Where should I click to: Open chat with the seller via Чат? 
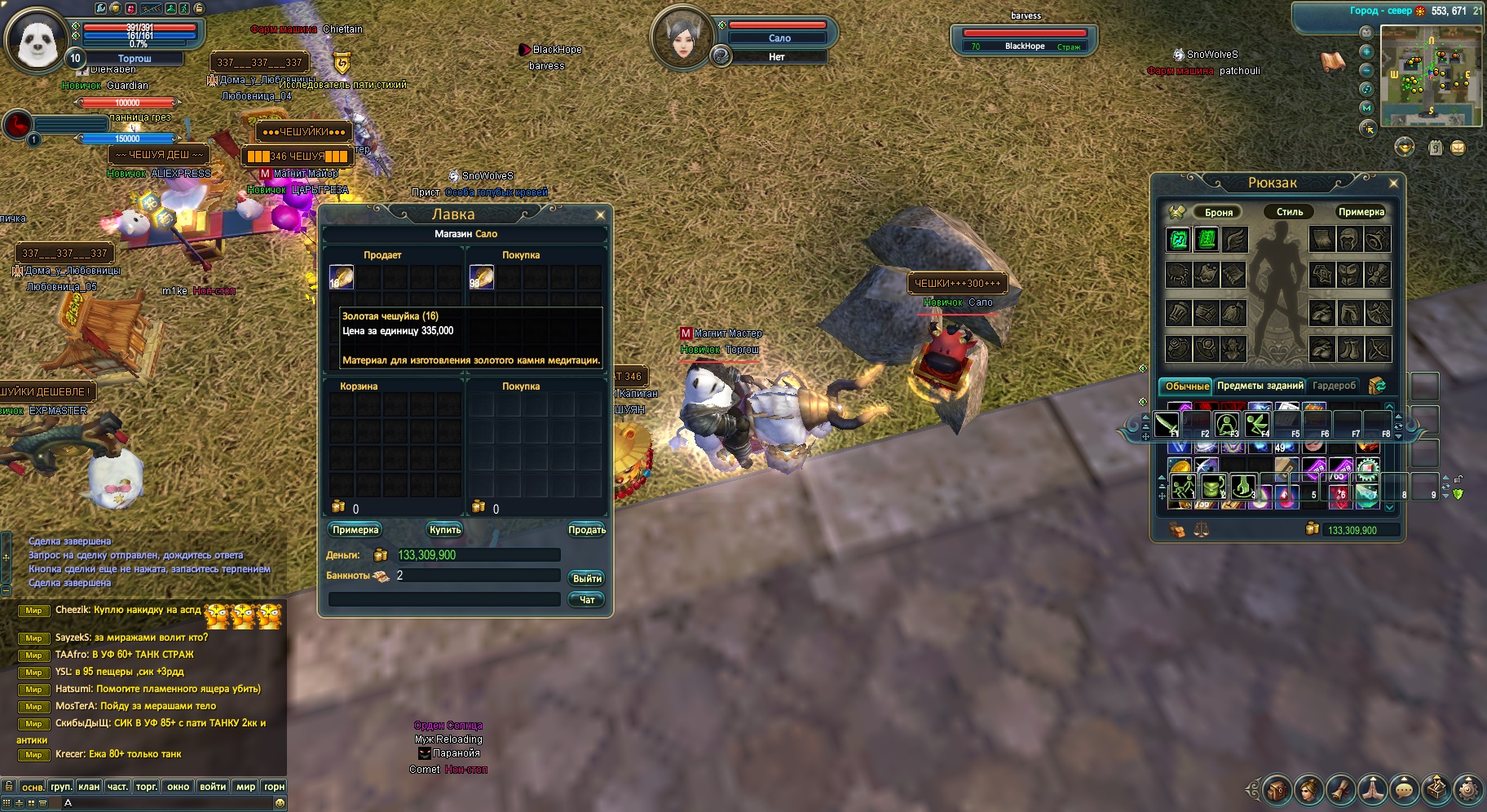587,600
